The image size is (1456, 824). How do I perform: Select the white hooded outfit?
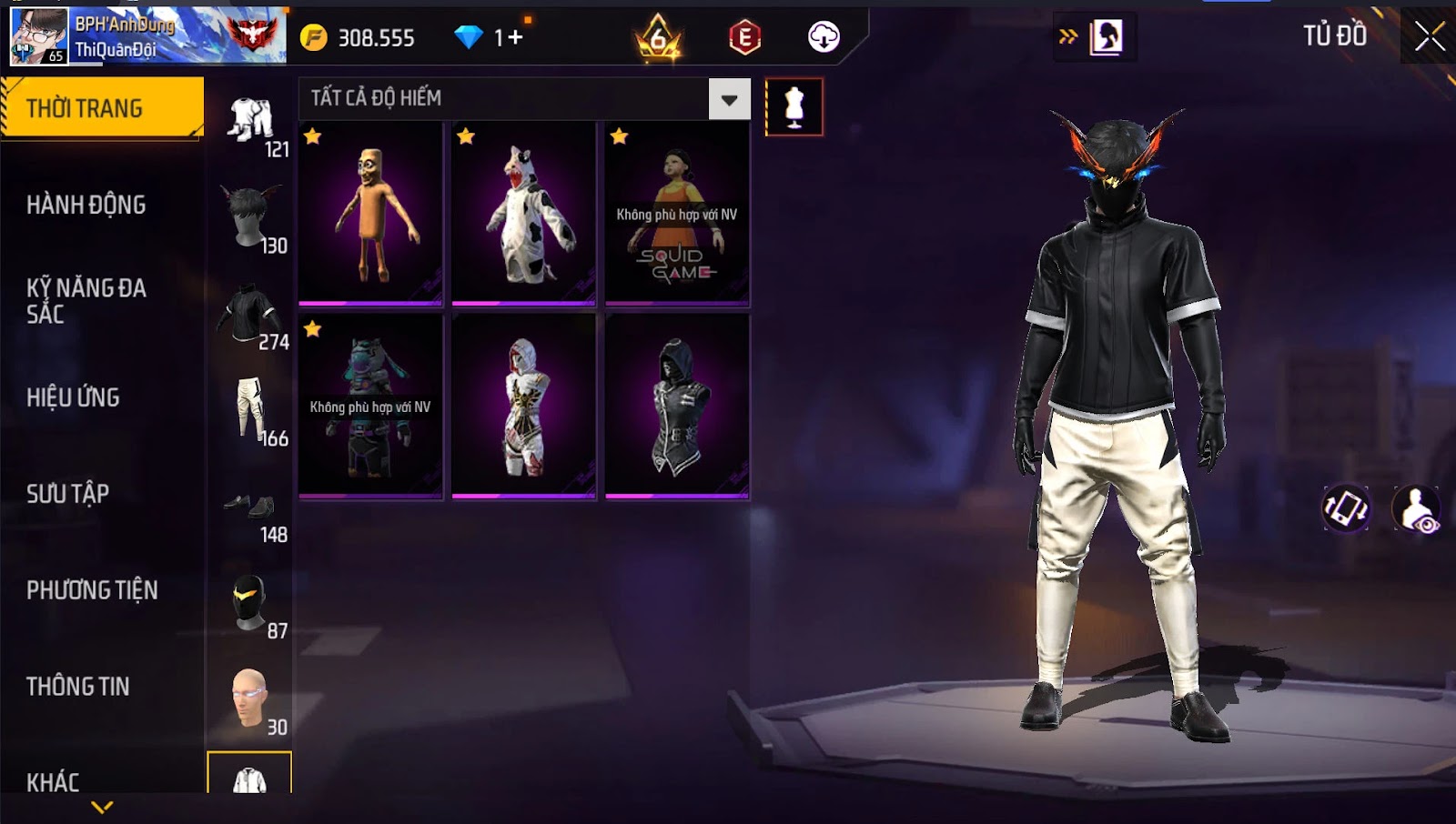tap(524, 407)
